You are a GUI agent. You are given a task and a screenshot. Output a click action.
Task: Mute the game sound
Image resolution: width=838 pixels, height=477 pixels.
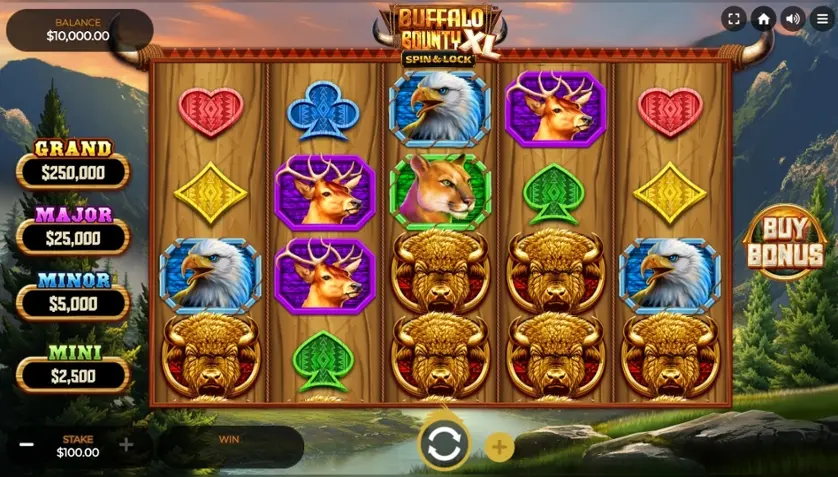click(x=793, y=19)
